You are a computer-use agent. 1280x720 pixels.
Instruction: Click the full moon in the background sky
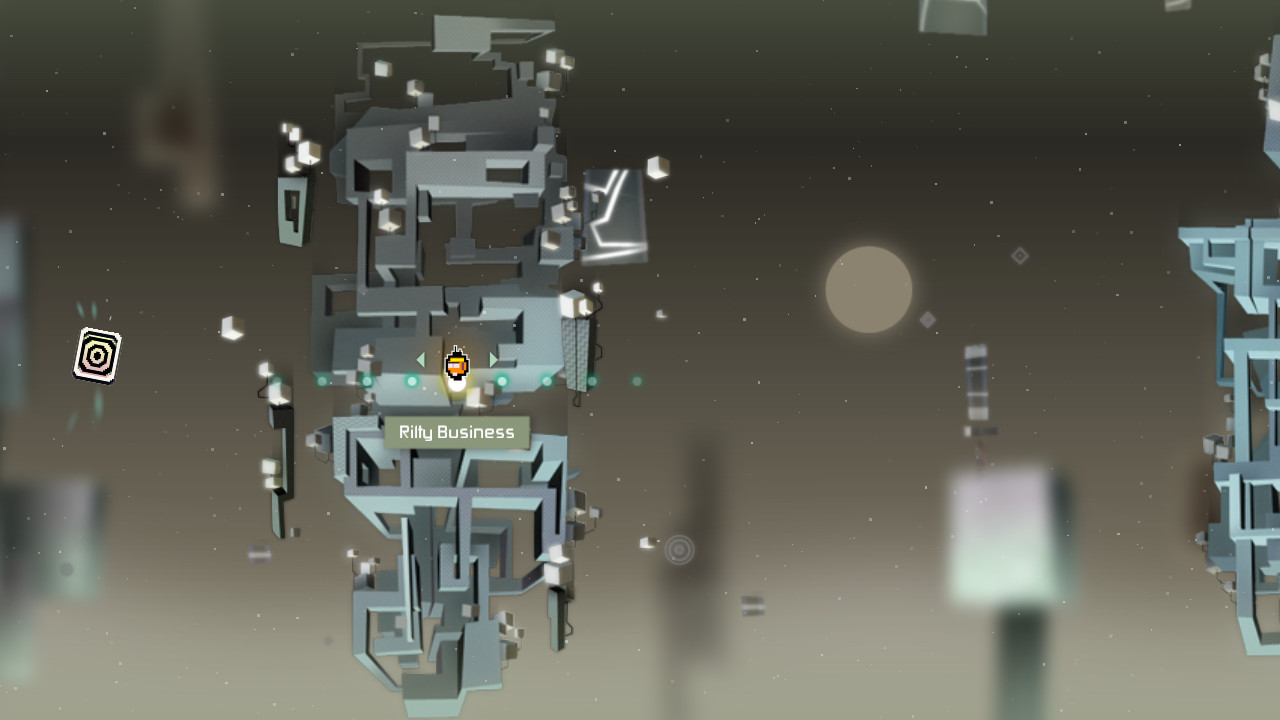coord(866,289)
